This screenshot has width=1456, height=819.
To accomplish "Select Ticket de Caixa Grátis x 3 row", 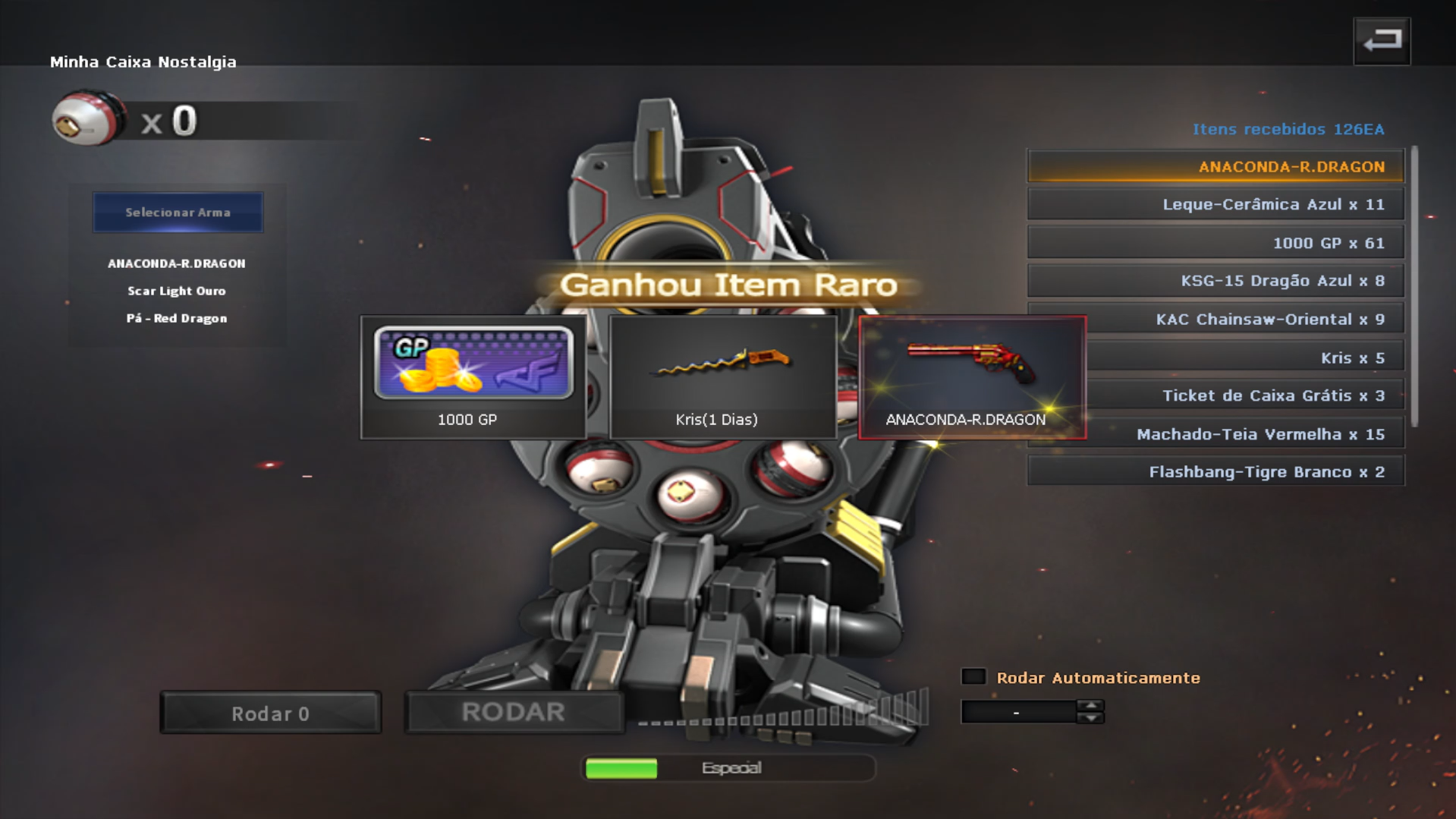I will click(1244, 395).
